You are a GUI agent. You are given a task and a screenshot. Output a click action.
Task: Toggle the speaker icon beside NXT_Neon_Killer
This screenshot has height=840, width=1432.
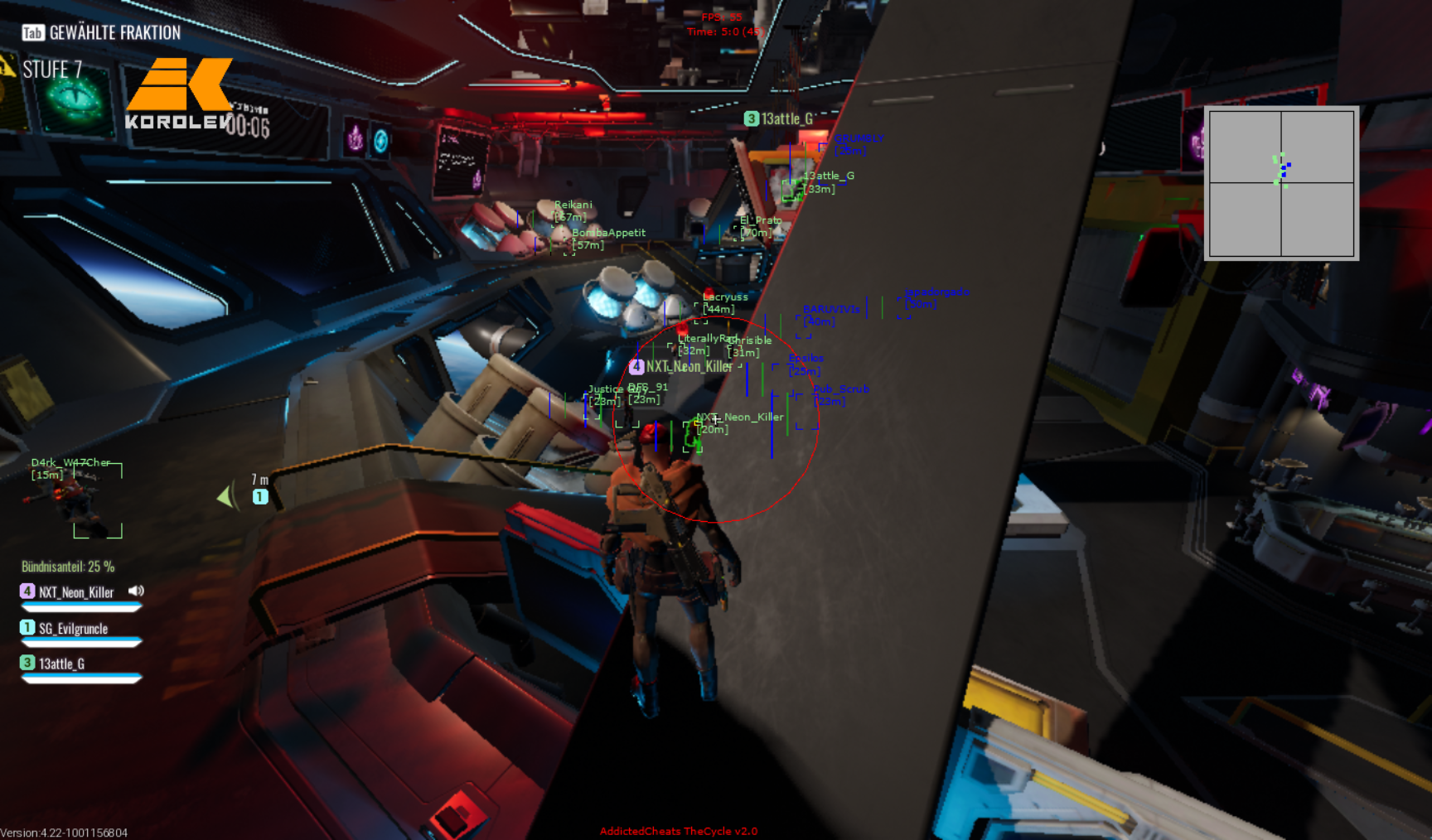[x=136, y=591]
